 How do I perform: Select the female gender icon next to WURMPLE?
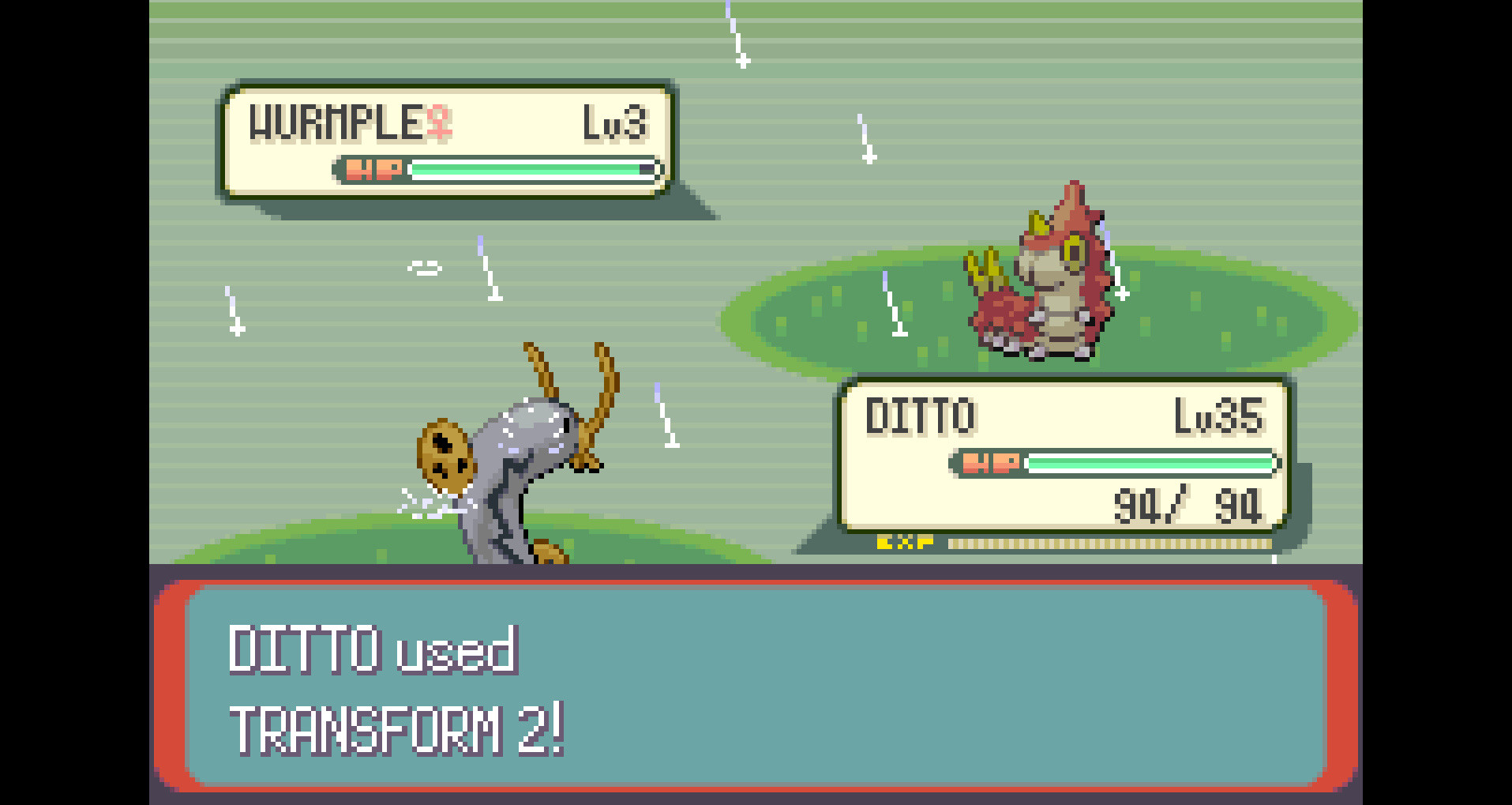coord(439,120)
